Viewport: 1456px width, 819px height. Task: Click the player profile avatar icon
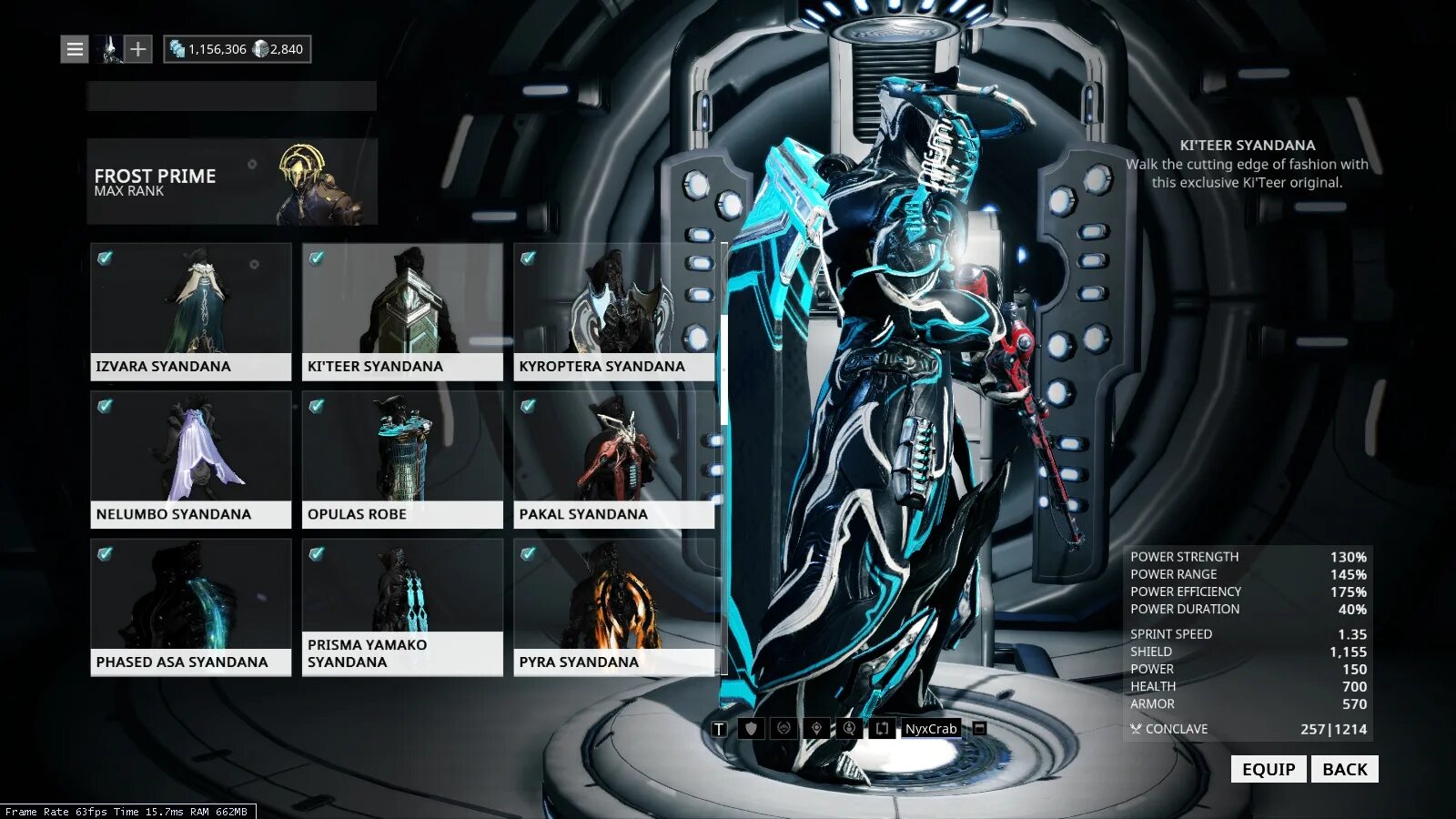click(x=111, y=49)
